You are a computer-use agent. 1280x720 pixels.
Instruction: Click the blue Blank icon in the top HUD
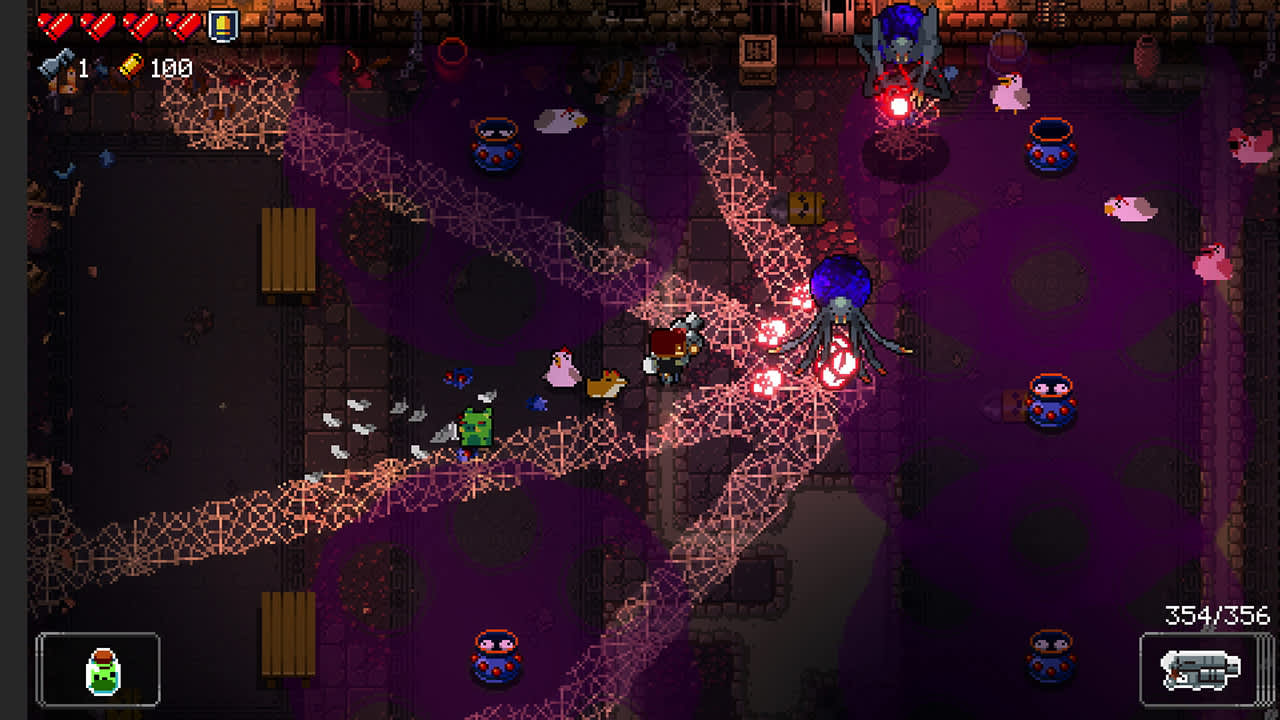tap(222, 23)
